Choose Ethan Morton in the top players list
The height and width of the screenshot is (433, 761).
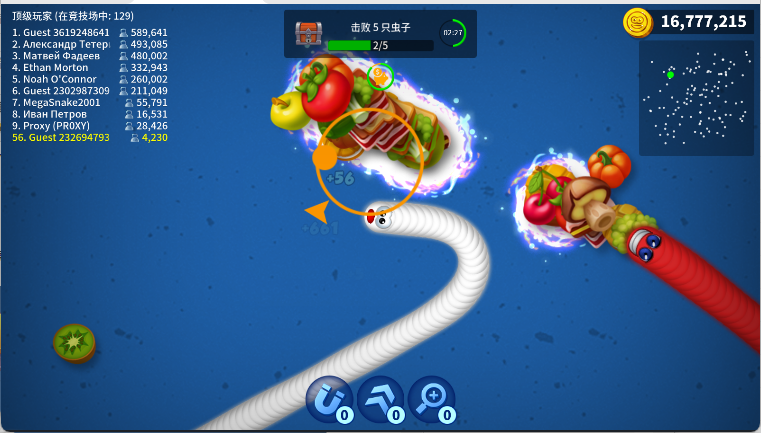90,67
